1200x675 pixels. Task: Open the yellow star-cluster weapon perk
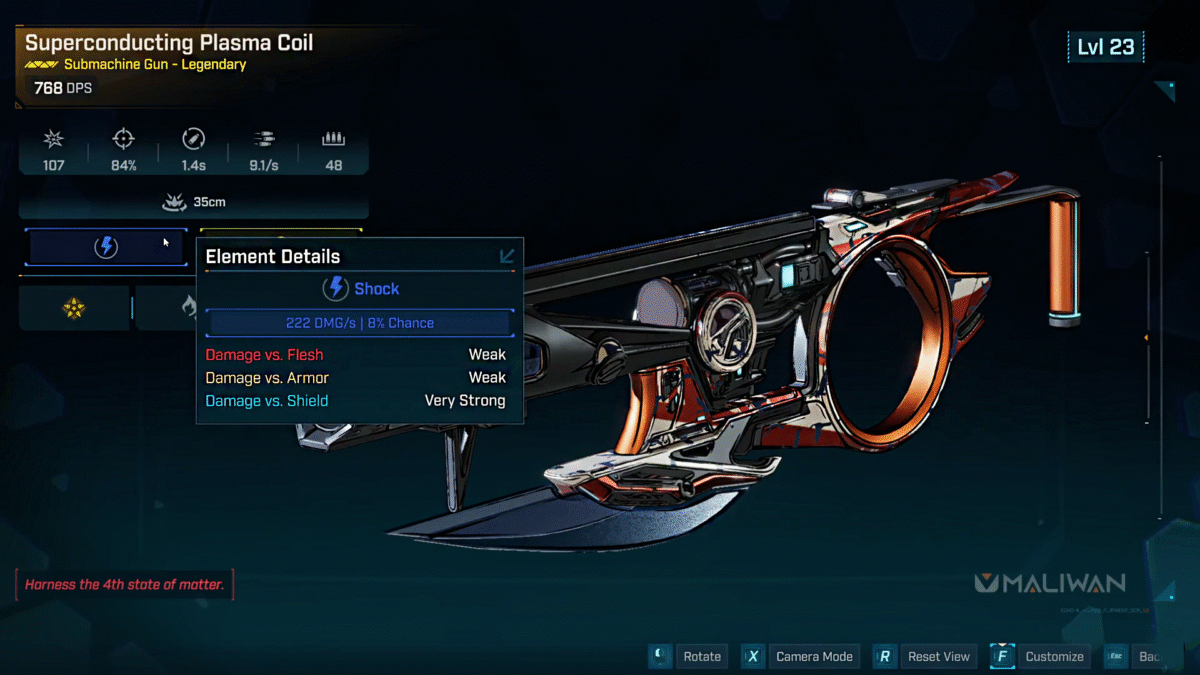(x=74, y=308)
